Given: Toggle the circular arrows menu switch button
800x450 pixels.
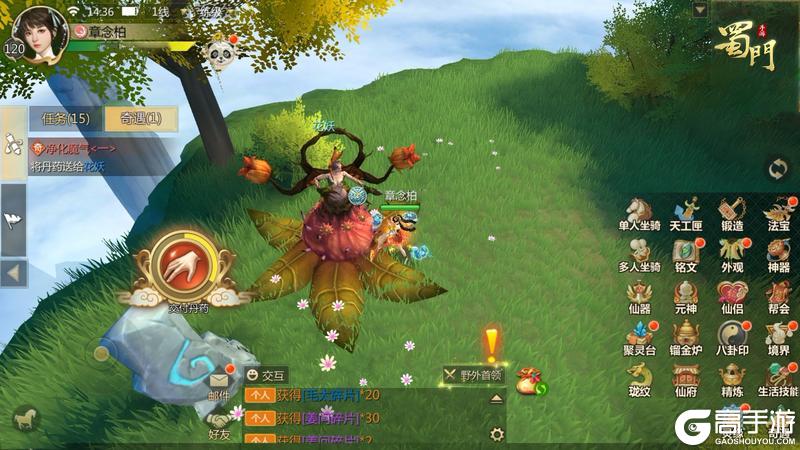Looking at the screenshot, I should tap(777, 169).
